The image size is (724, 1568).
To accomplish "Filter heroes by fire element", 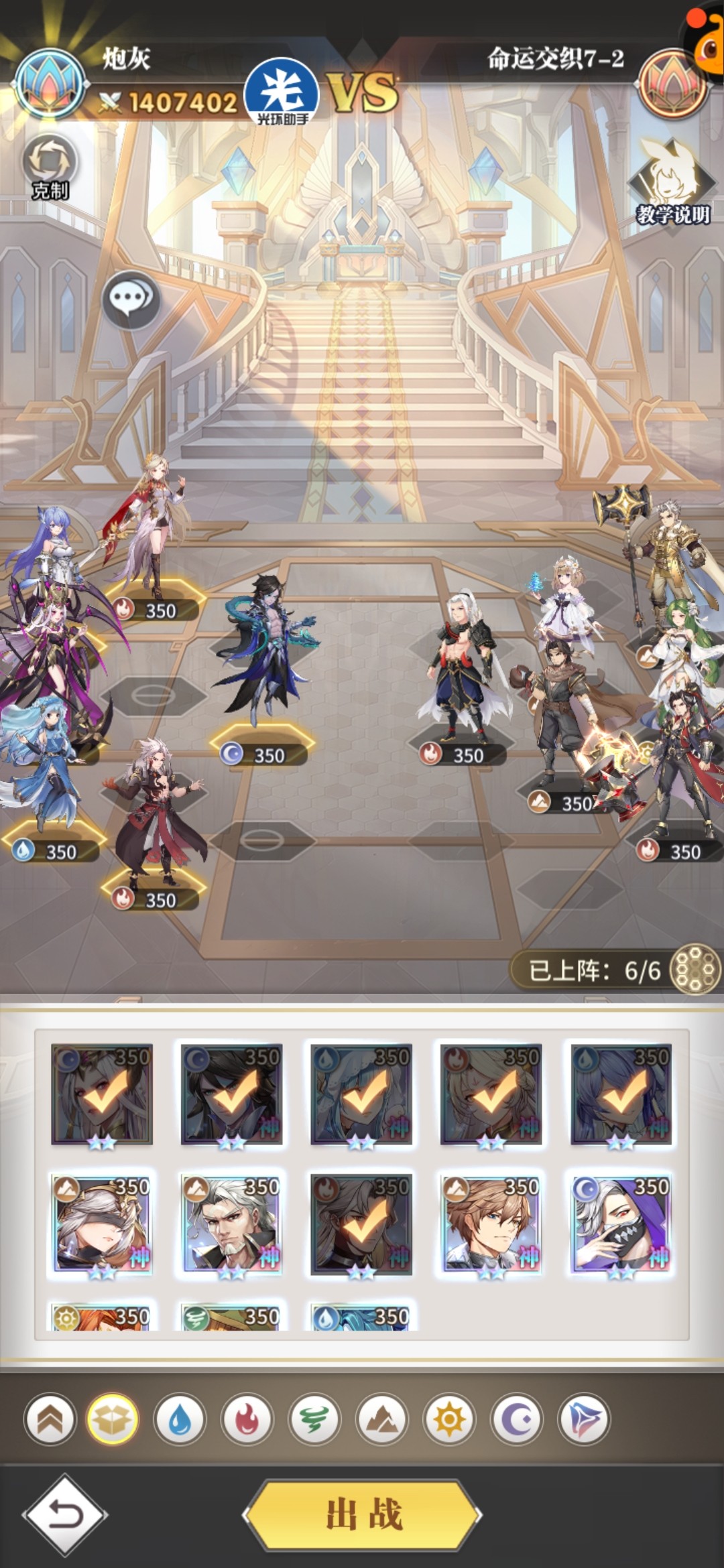I will pyautogui.click(x=247, y=1419).
